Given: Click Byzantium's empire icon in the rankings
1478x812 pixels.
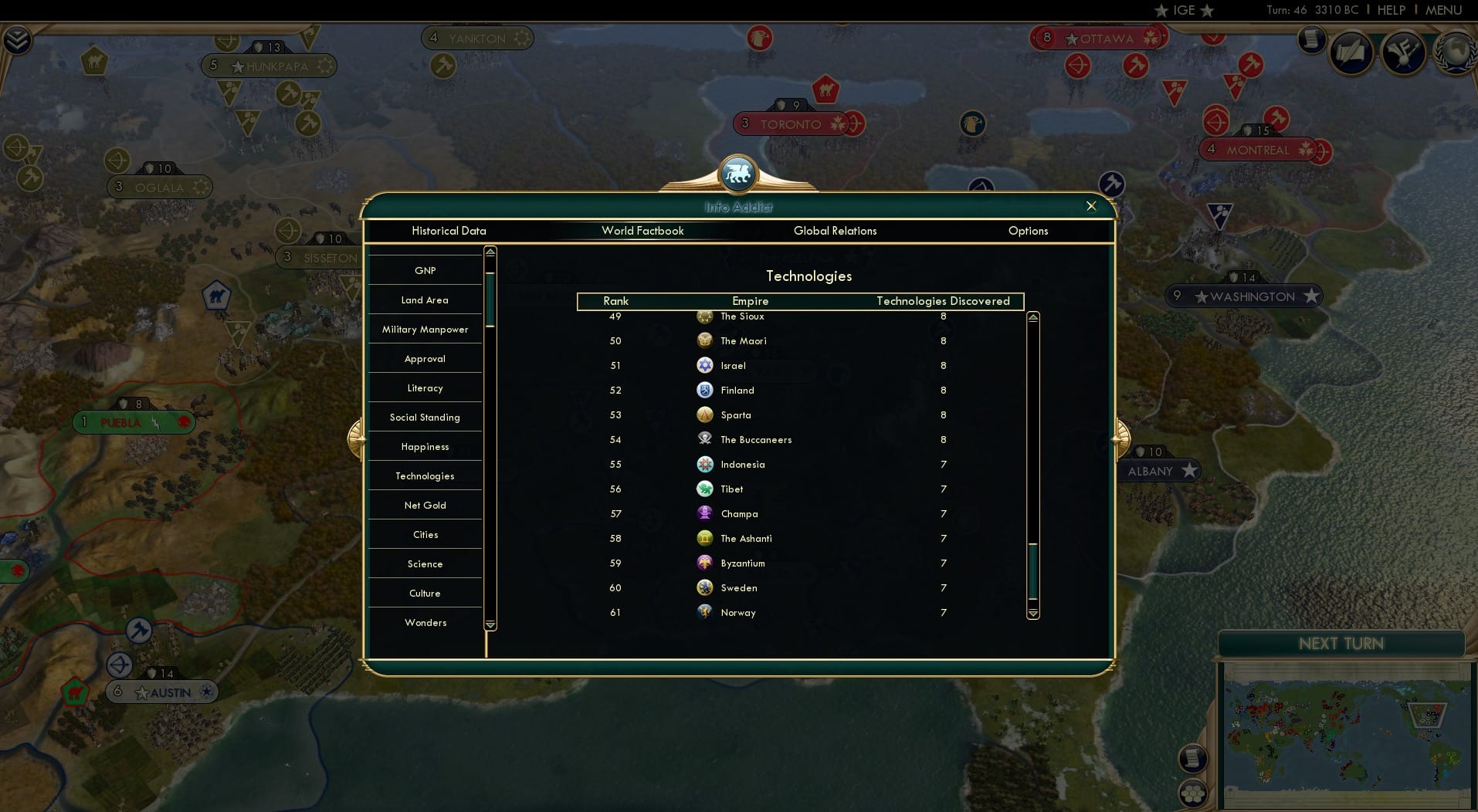Looking at the screenshot, I should pyautogui.click(x=703, y=563).
